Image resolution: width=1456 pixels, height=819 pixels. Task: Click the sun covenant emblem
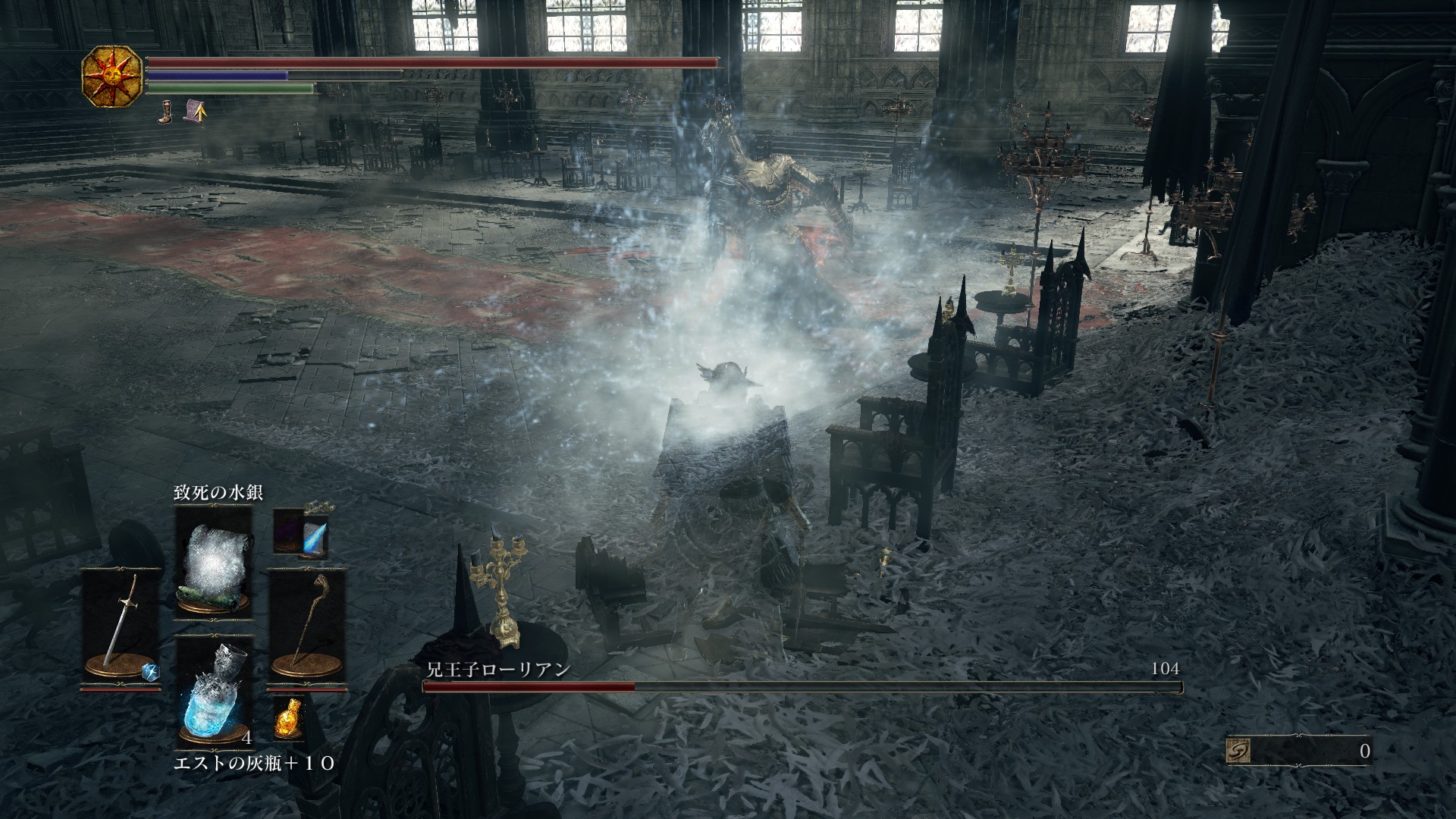(x=111, y=76)
